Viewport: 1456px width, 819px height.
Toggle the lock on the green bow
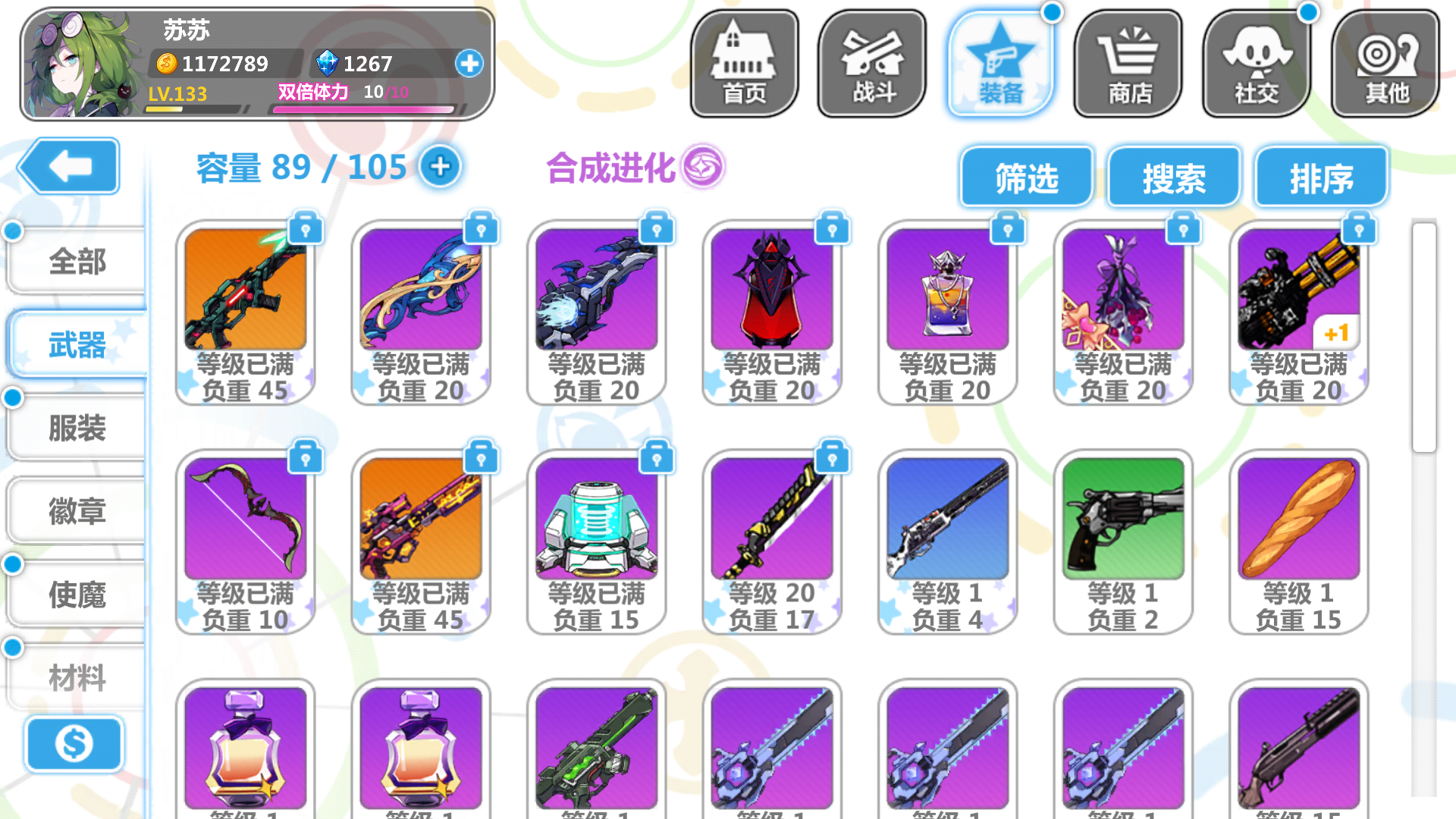306,457
